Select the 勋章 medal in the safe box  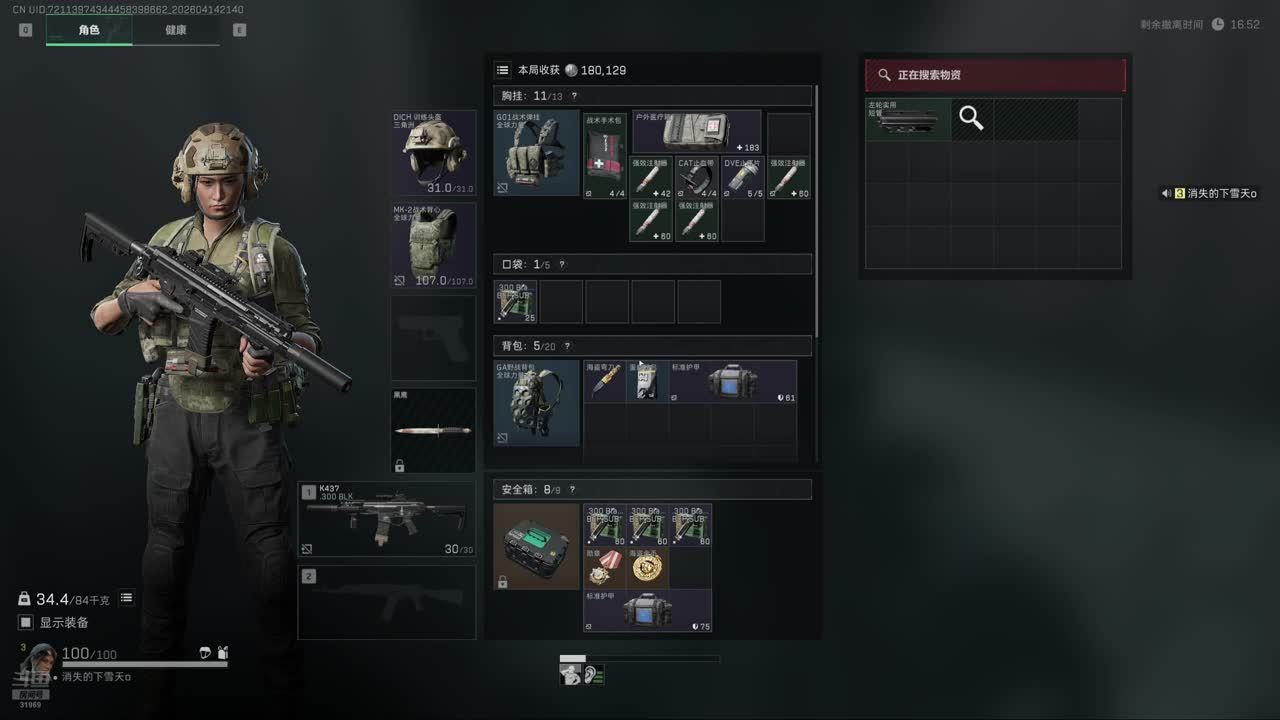[605, 568]
